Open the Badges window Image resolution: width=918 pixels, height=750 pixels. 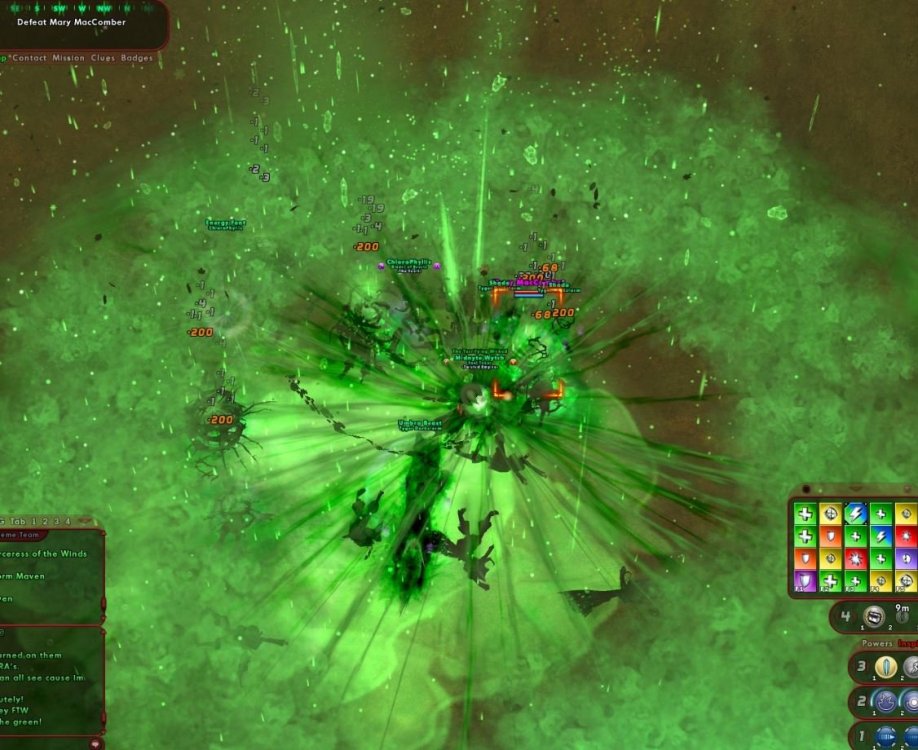[x=137, y=58]
